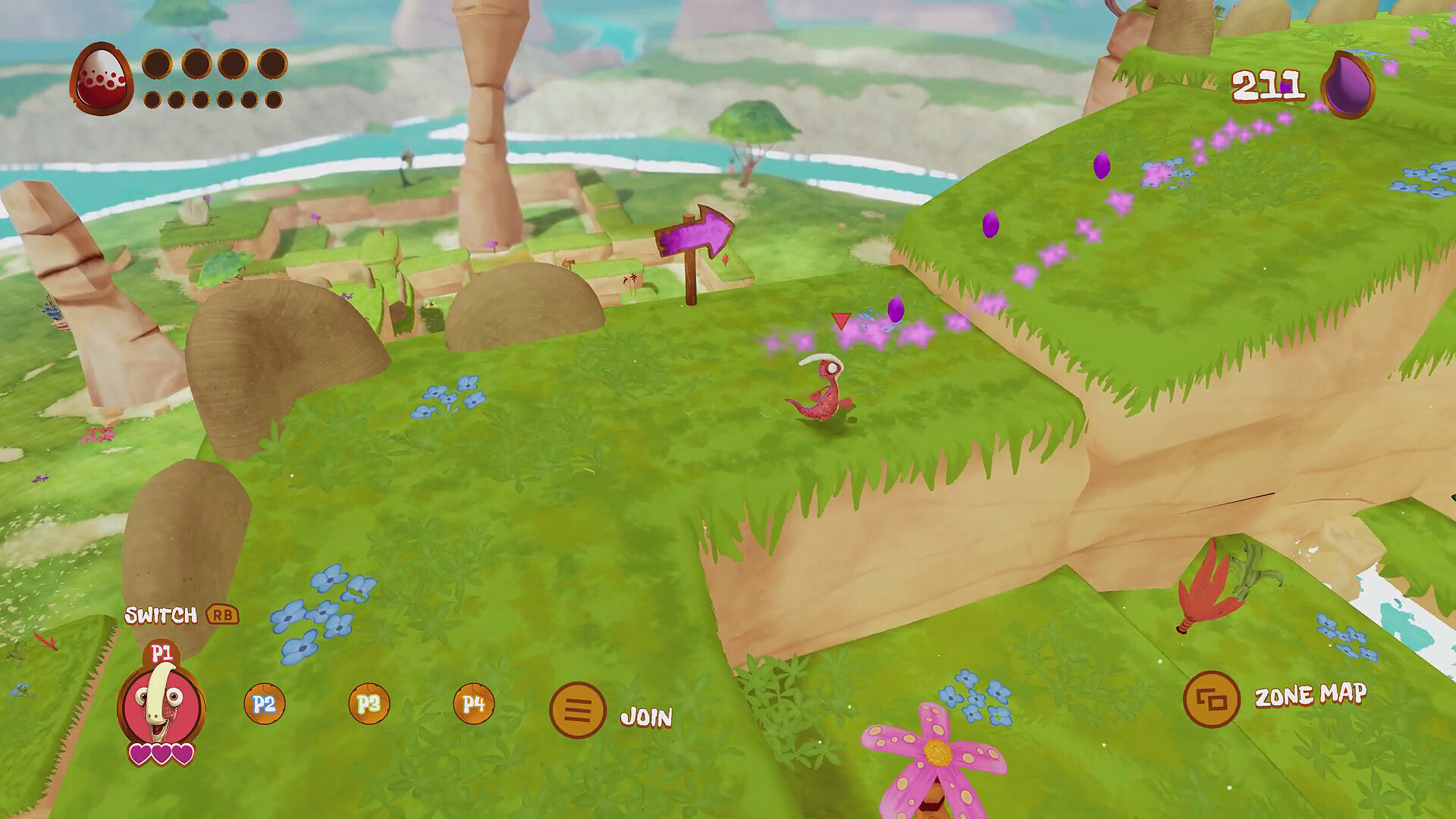Select the RB button prompt icon
The height and width of the screenshot is (819, 1456).
(x=221, y=617)
